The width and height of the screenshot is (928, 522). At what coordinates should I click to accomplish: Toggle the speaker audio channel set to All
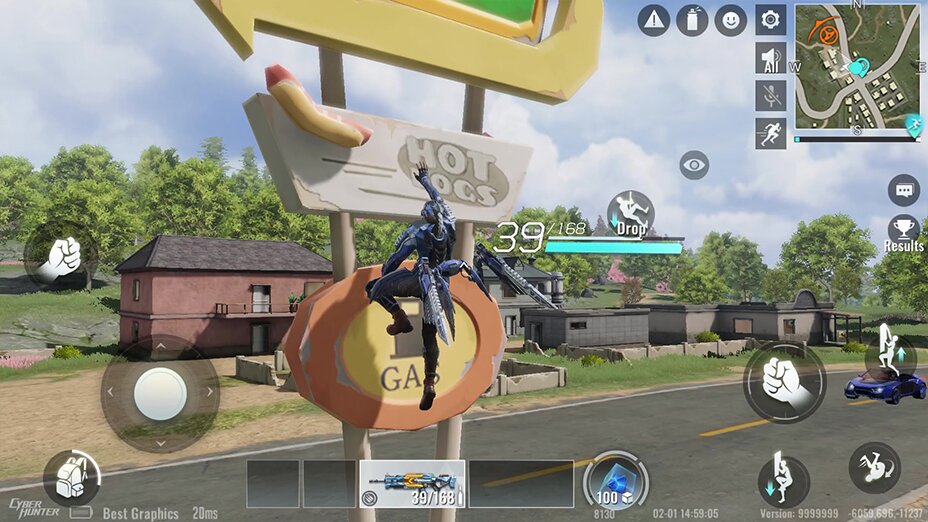[770, 58]
